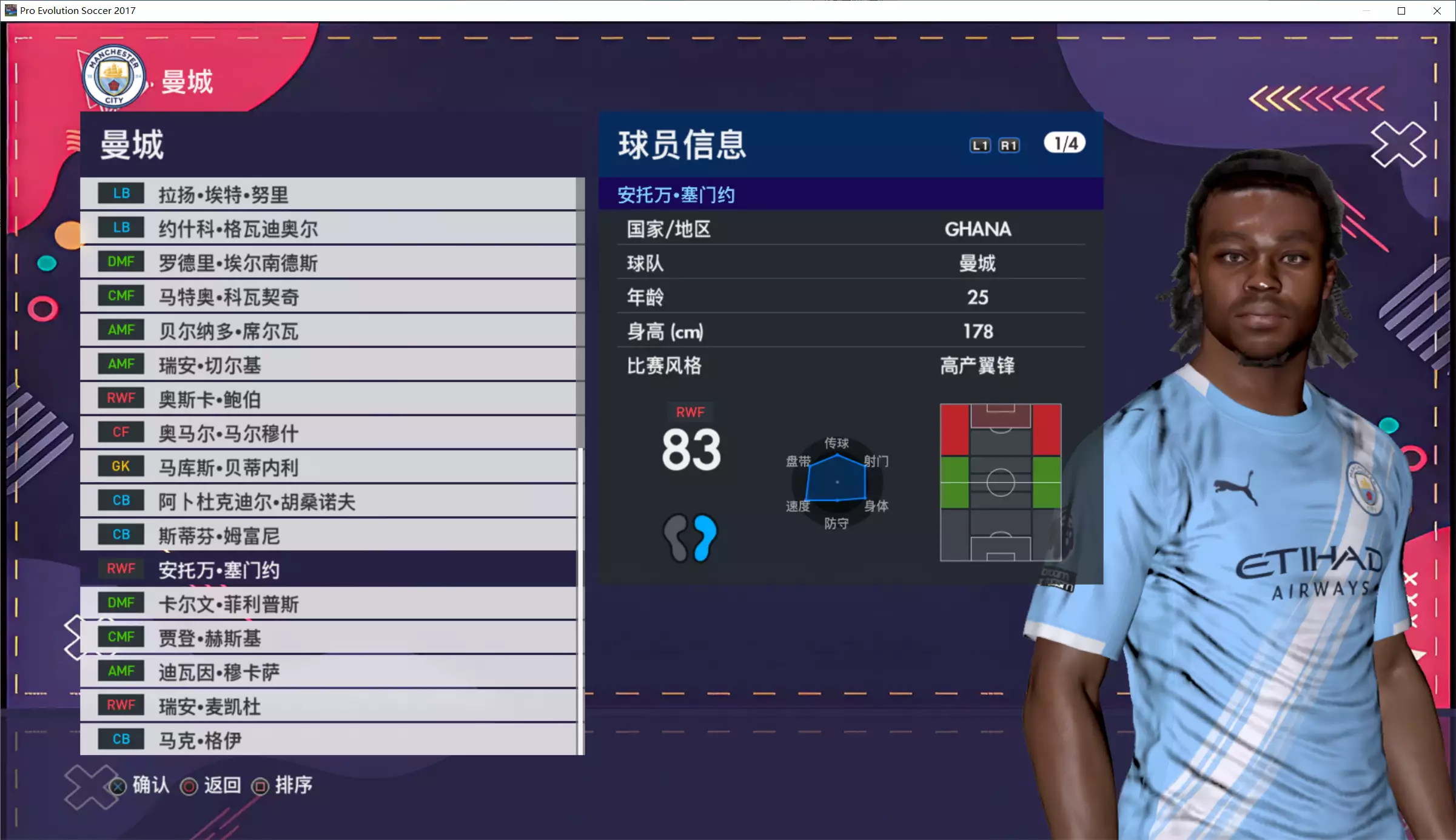Choose 阿卜杜克迪尔•胡桑诺夫 row

[327, 501]
